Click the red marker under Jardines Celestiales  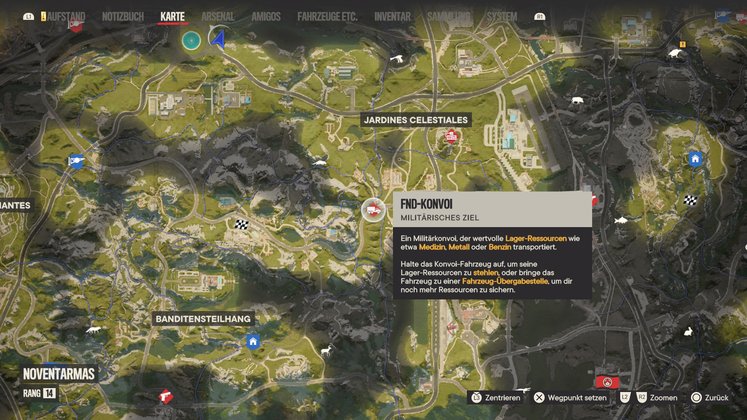click(451, 136)
